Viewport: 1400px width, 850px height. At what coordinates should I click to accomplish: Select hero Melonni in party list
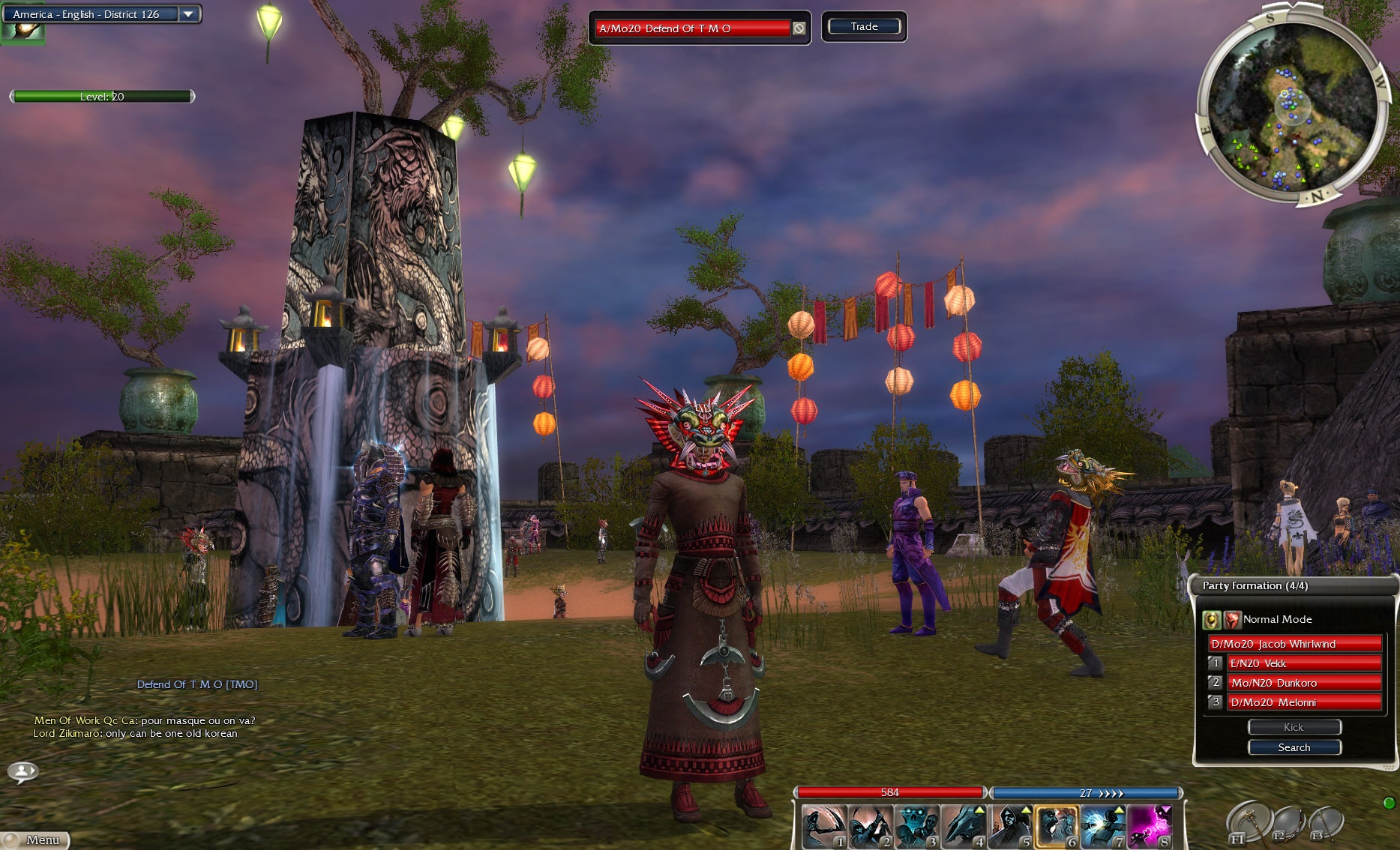click(1303, 702)
